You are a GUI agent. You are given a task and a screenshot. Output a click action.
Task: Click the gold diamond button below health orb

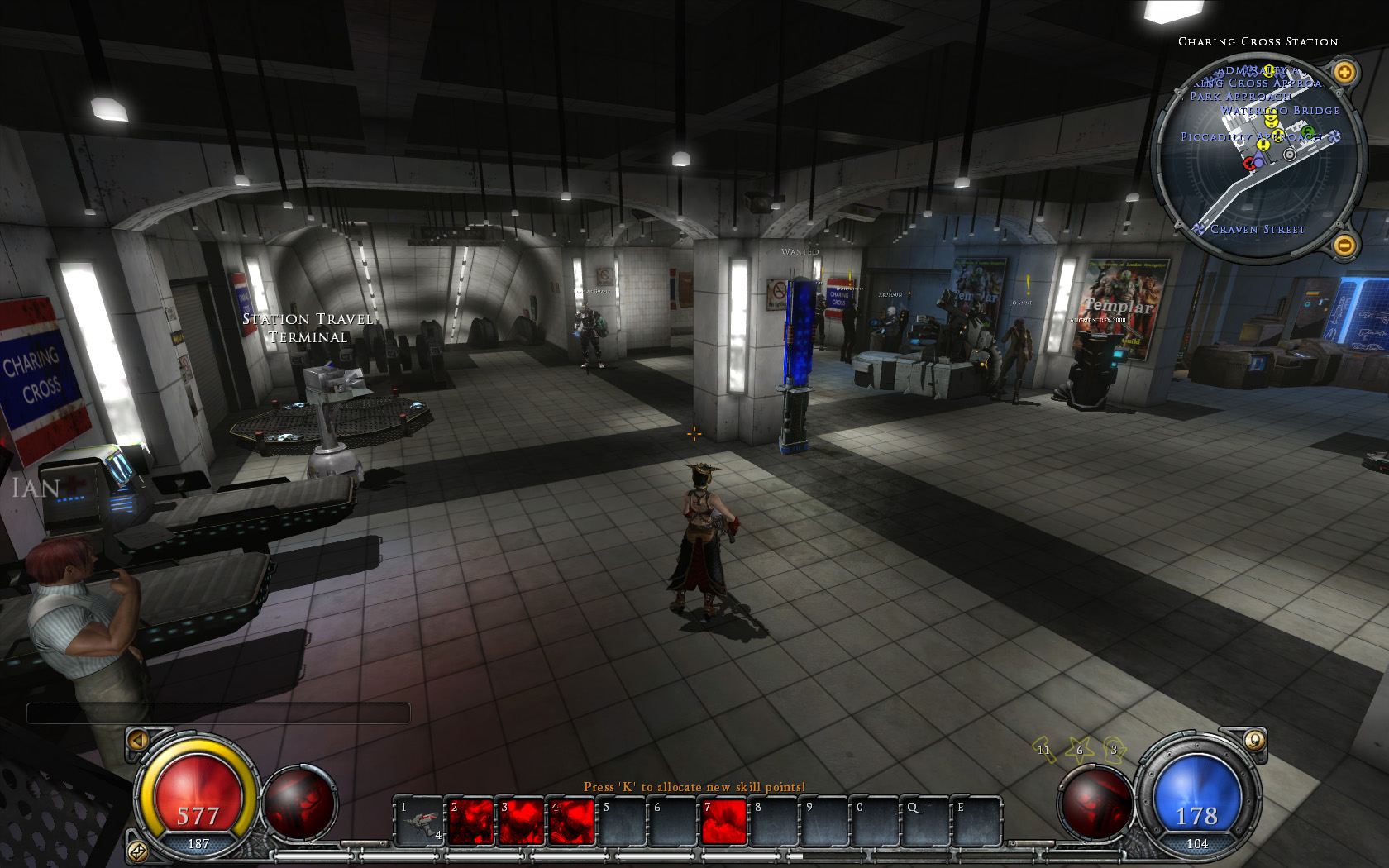[x=137, y=850]
